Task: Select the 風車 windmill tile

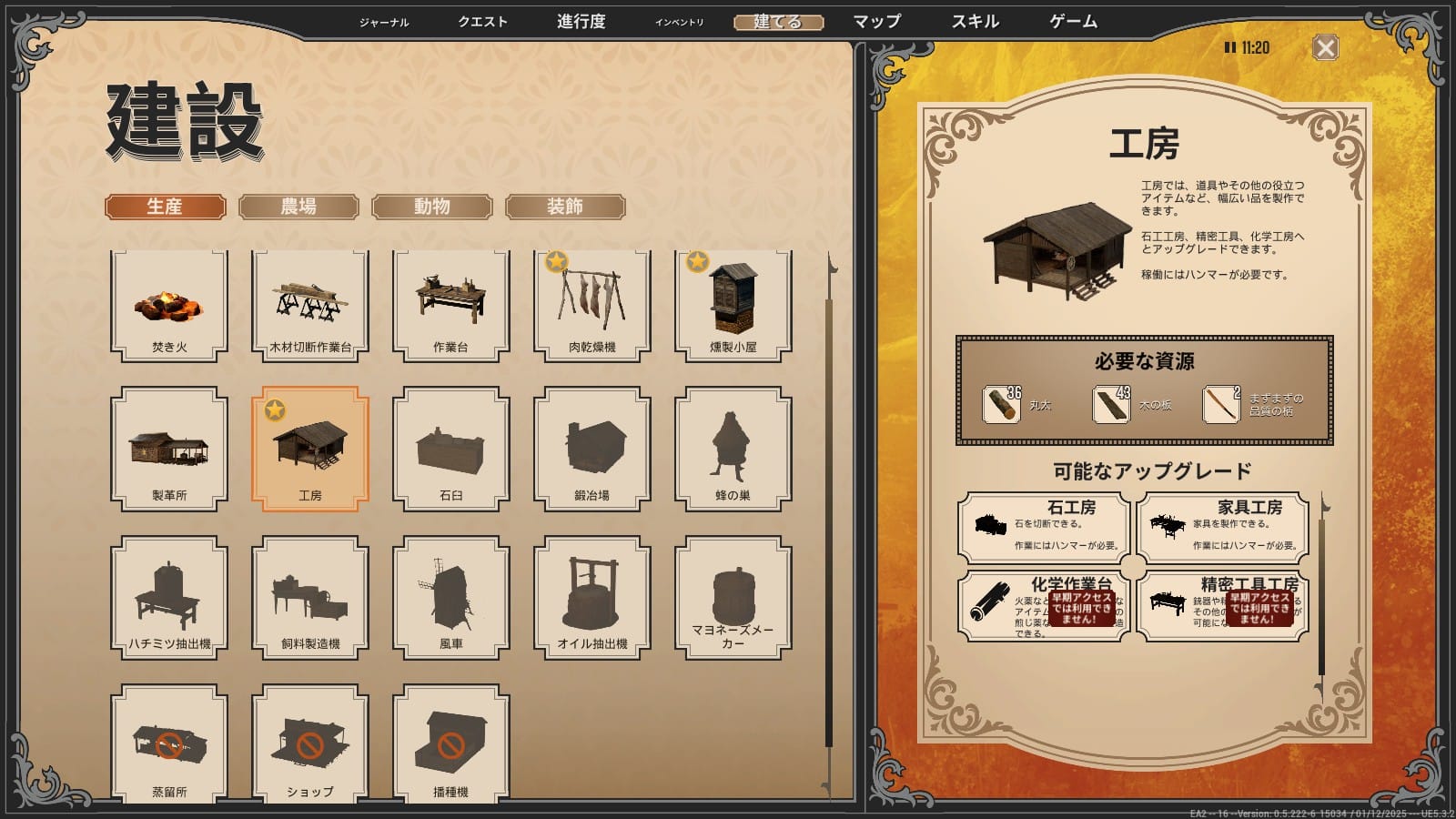Action: [x=451, y=597]
